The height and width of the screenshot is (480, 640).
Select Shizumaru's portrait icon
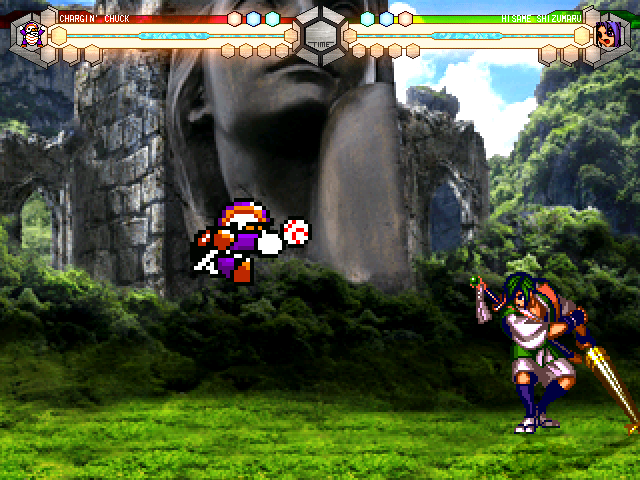pyautogui.click(x=609, y=36)
